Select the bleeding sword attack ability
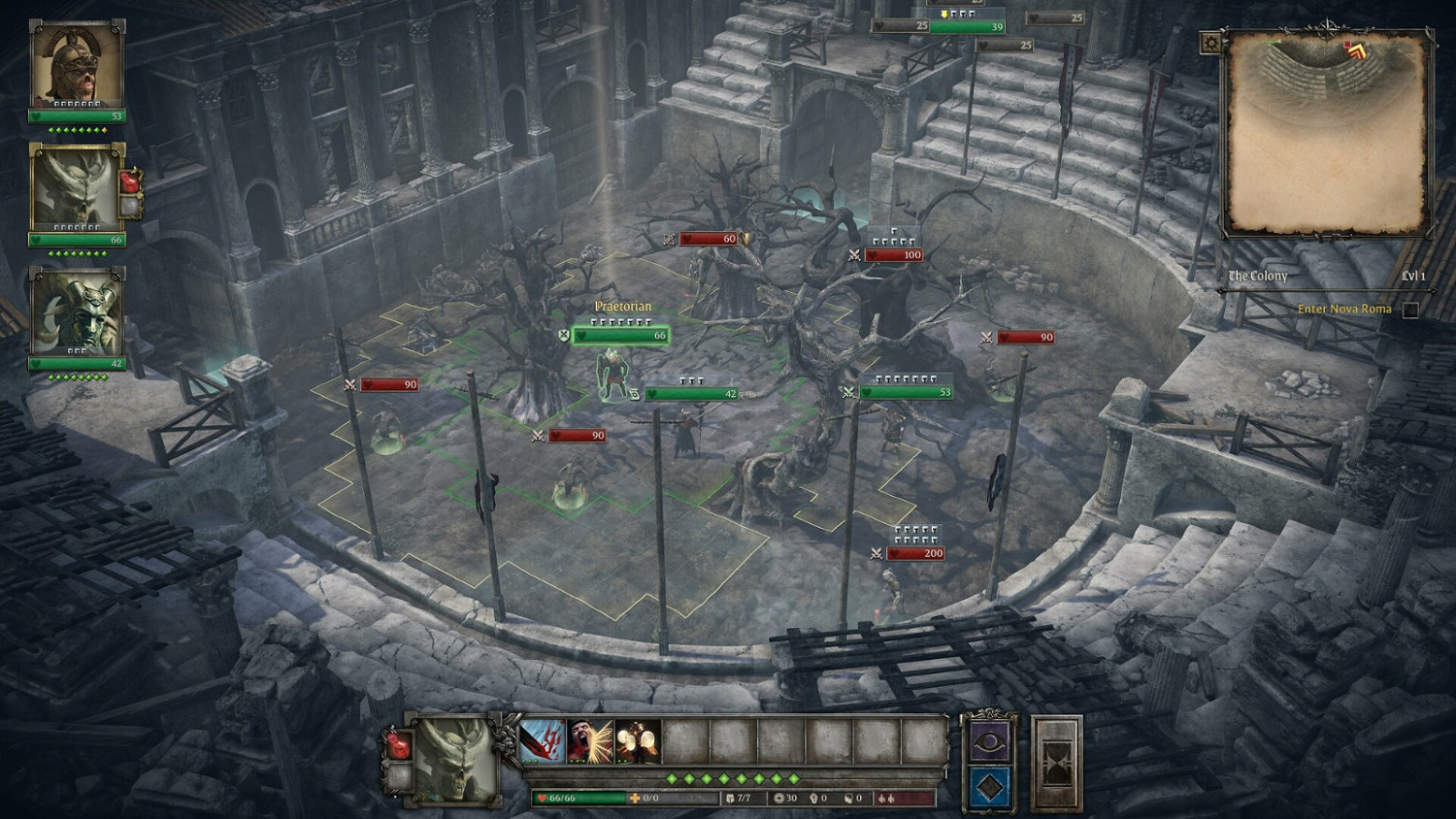 tap(542, 741)
